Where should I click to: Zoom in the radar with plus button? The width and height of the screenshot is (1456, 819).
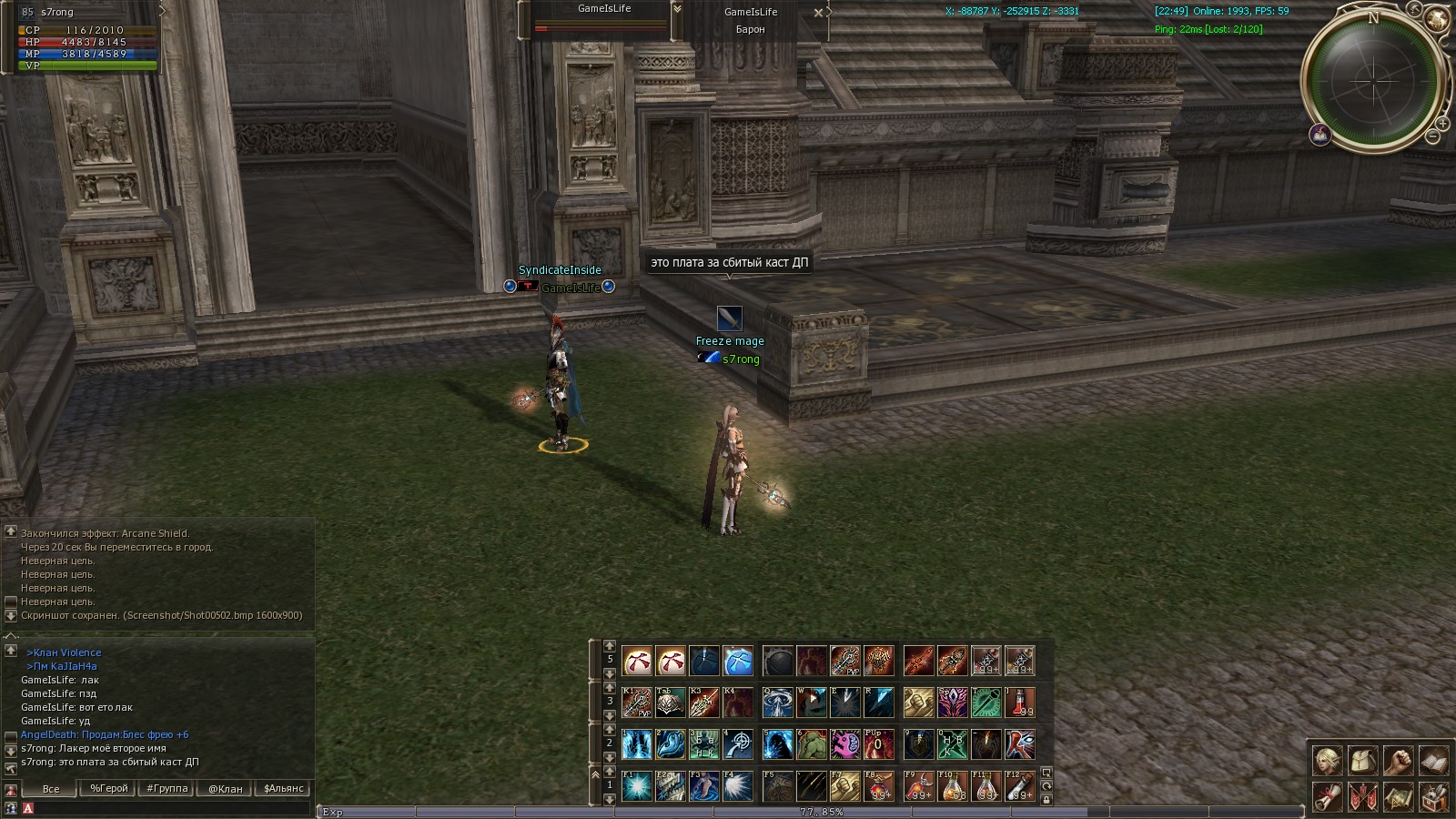pos(1442,123)
